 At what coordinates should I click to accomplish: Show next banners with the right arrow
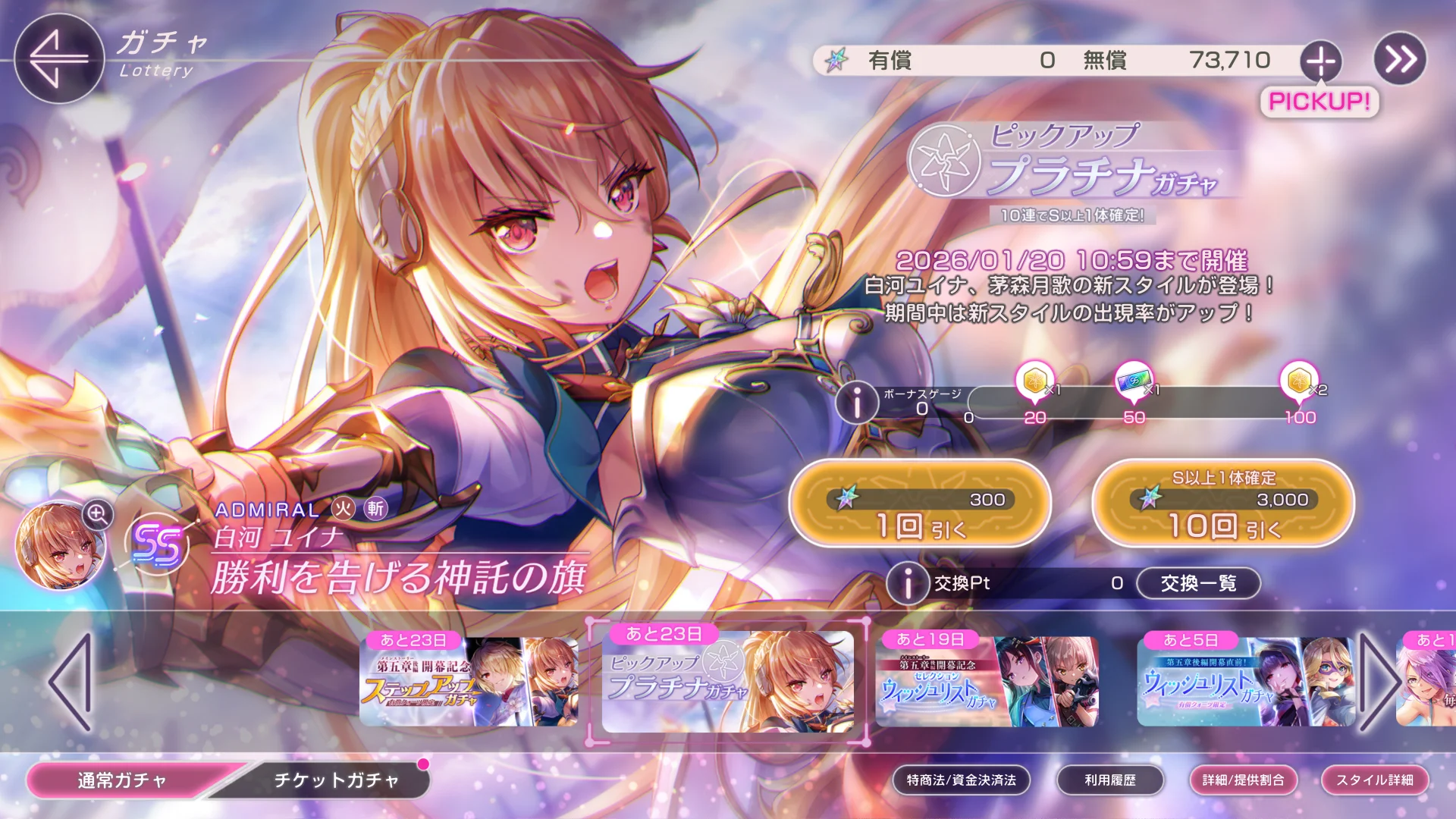[1379, 682]
